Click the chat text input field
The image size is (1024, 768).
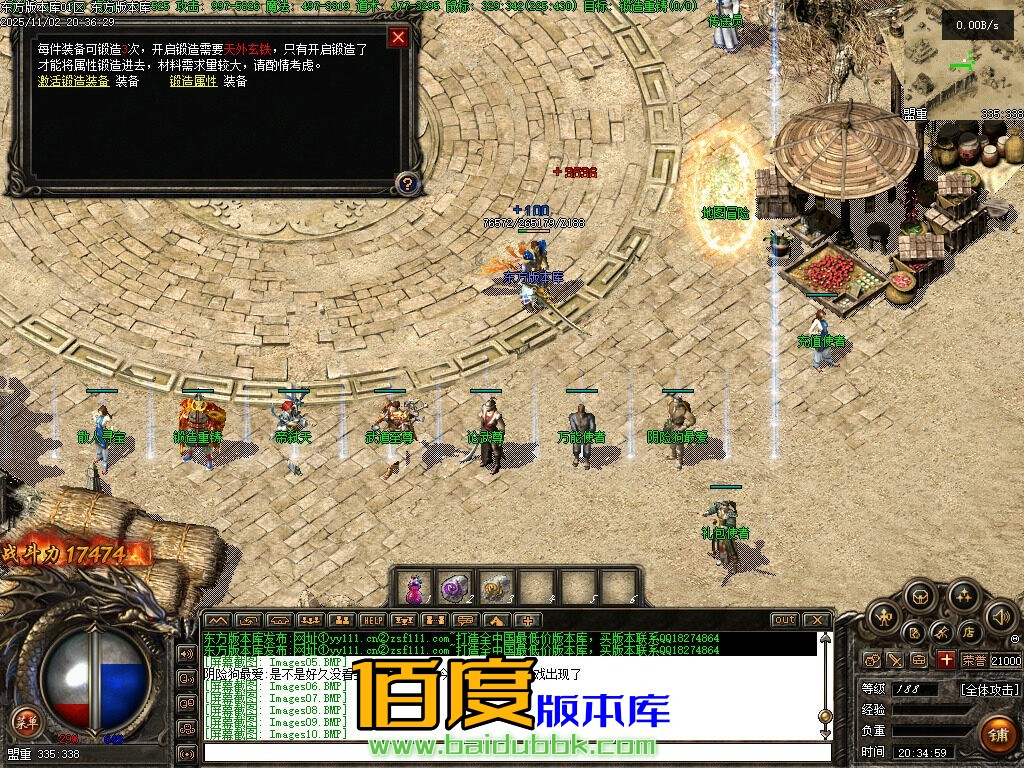point(510,752)
